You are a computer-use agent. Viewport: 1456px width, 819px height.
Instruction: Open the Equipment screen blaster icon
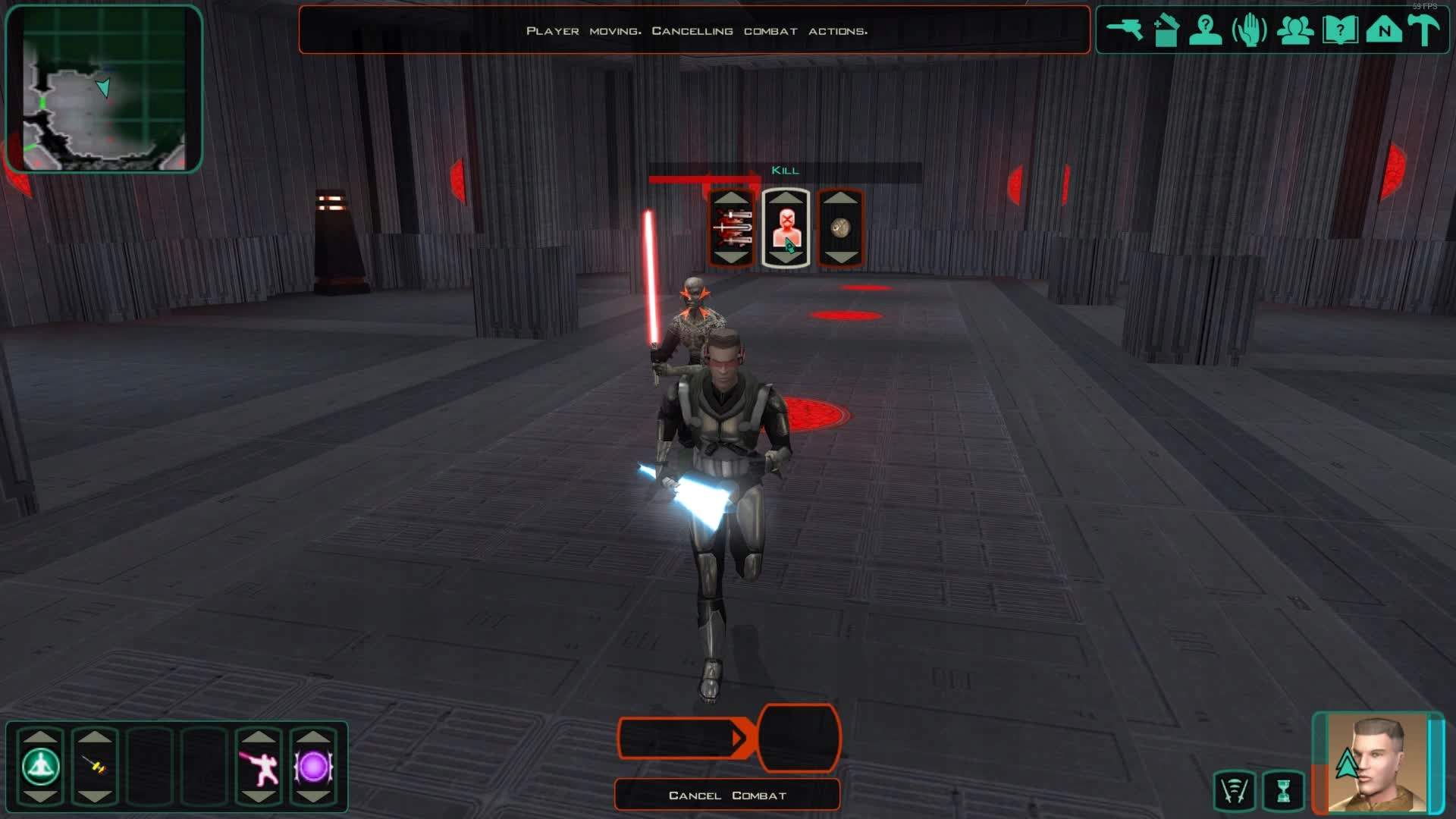click(x=1124, y=30)
